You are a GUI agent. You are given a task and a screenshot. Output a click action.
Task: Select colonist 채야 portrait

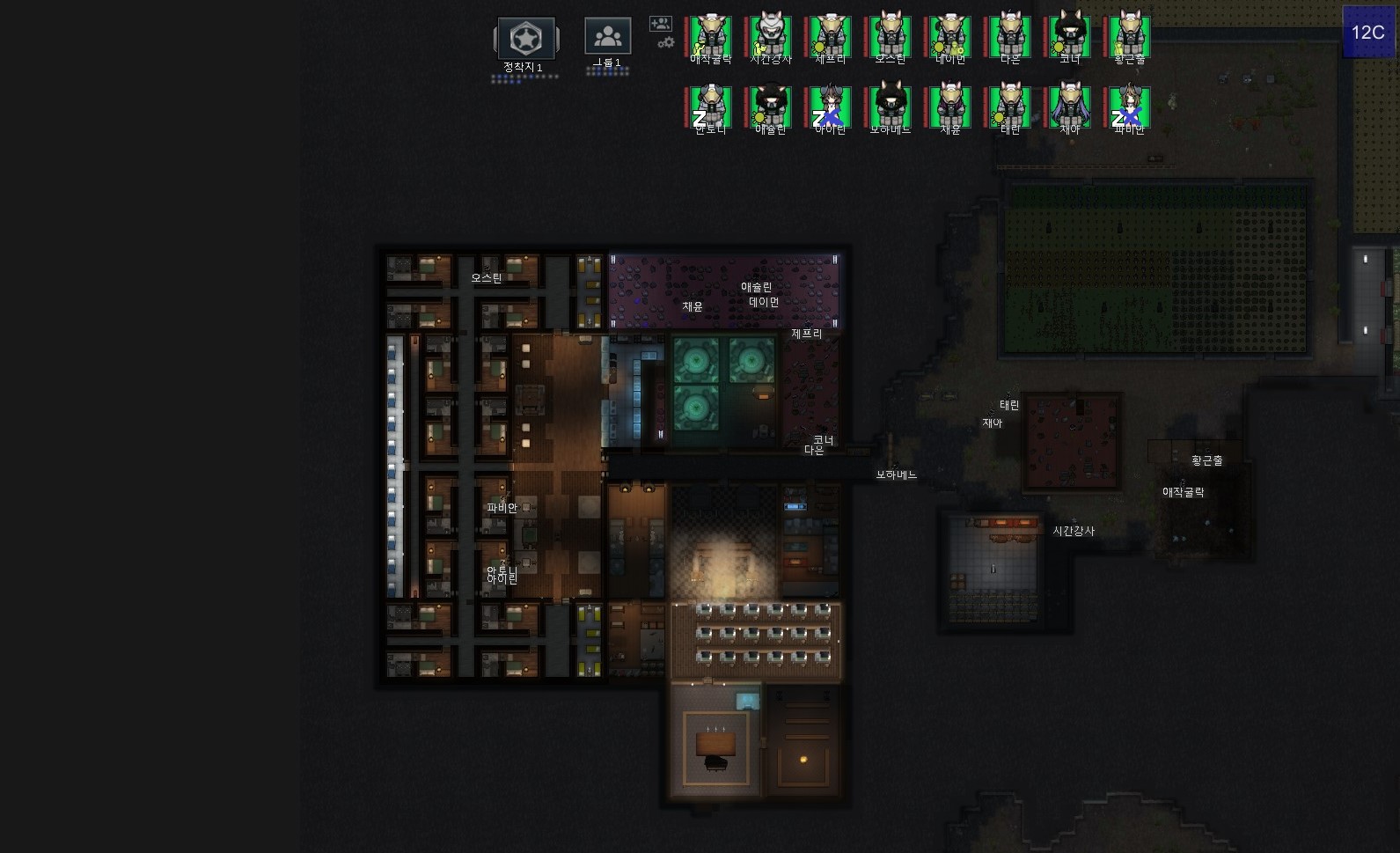click(x=1070, y=107)
